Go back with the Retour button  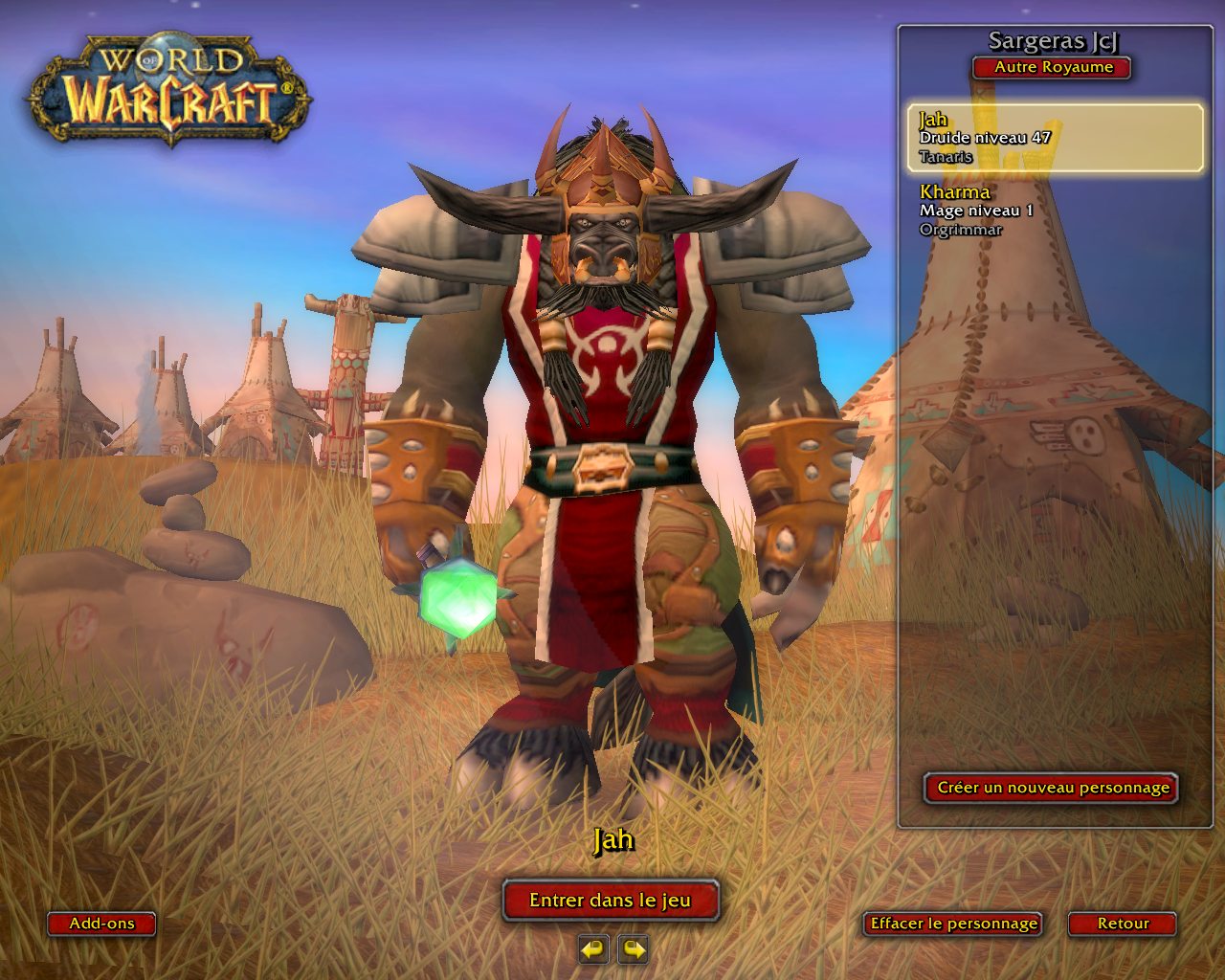[x=1123, y=924]
